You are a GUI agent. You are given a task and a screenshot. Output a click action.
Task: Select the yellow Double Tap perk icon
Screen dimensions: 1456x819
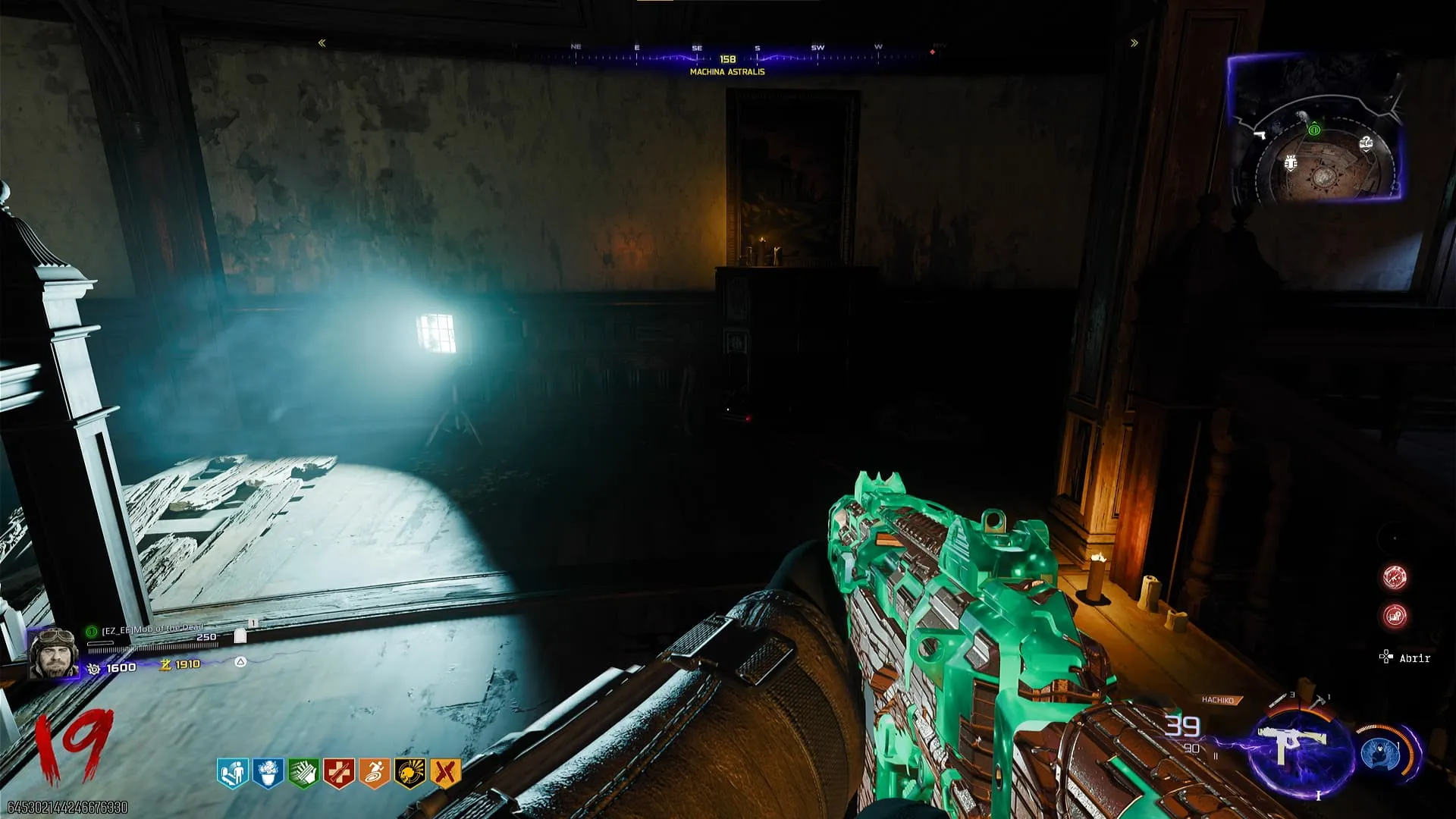point(445,773)
